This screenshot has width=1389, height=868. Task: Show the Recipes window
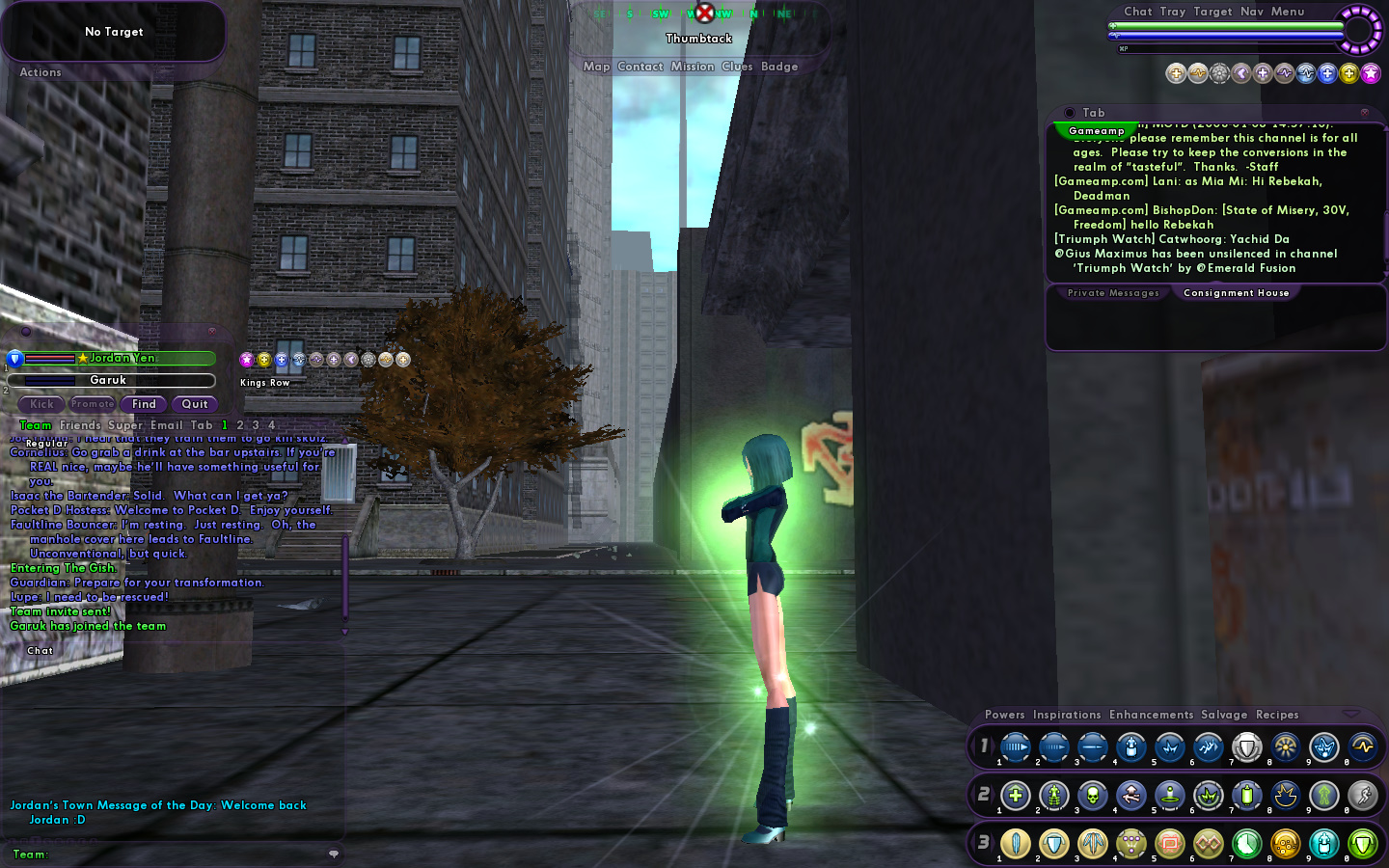pyautogui.click(x=1277, y=715)
